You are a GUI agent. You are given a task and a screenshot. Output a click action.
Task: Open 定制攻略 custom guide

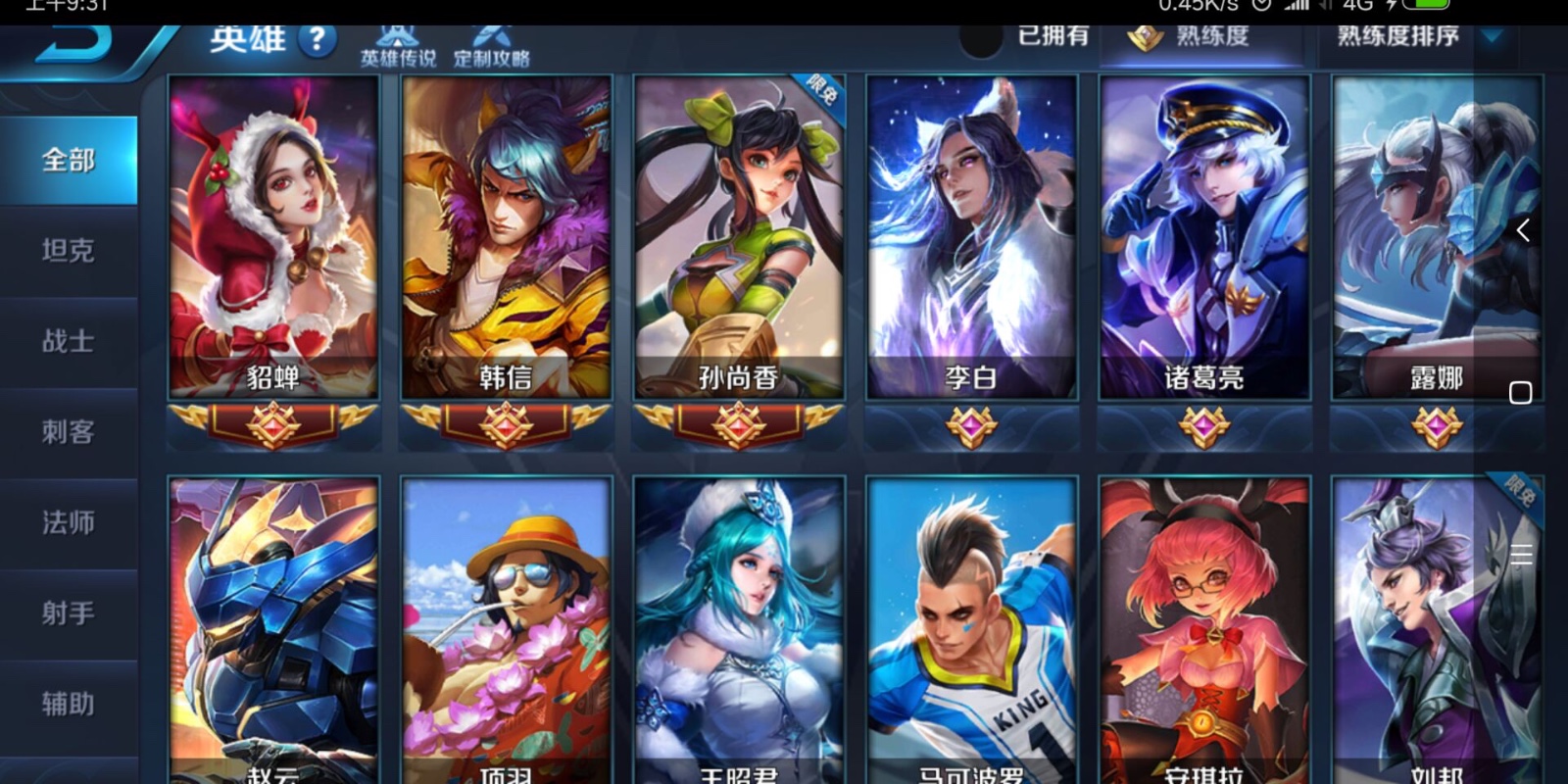(x=491, y=45)
